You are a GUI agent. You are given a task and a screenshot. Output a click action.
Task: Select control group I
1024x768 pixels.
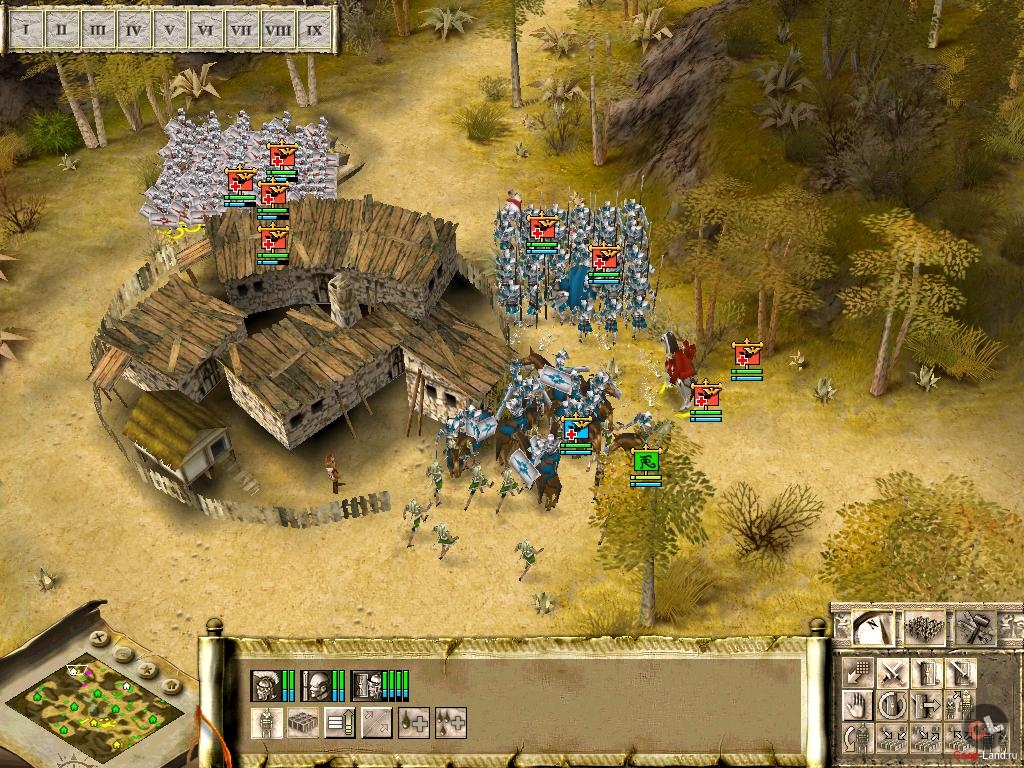[x=25, y=31]
